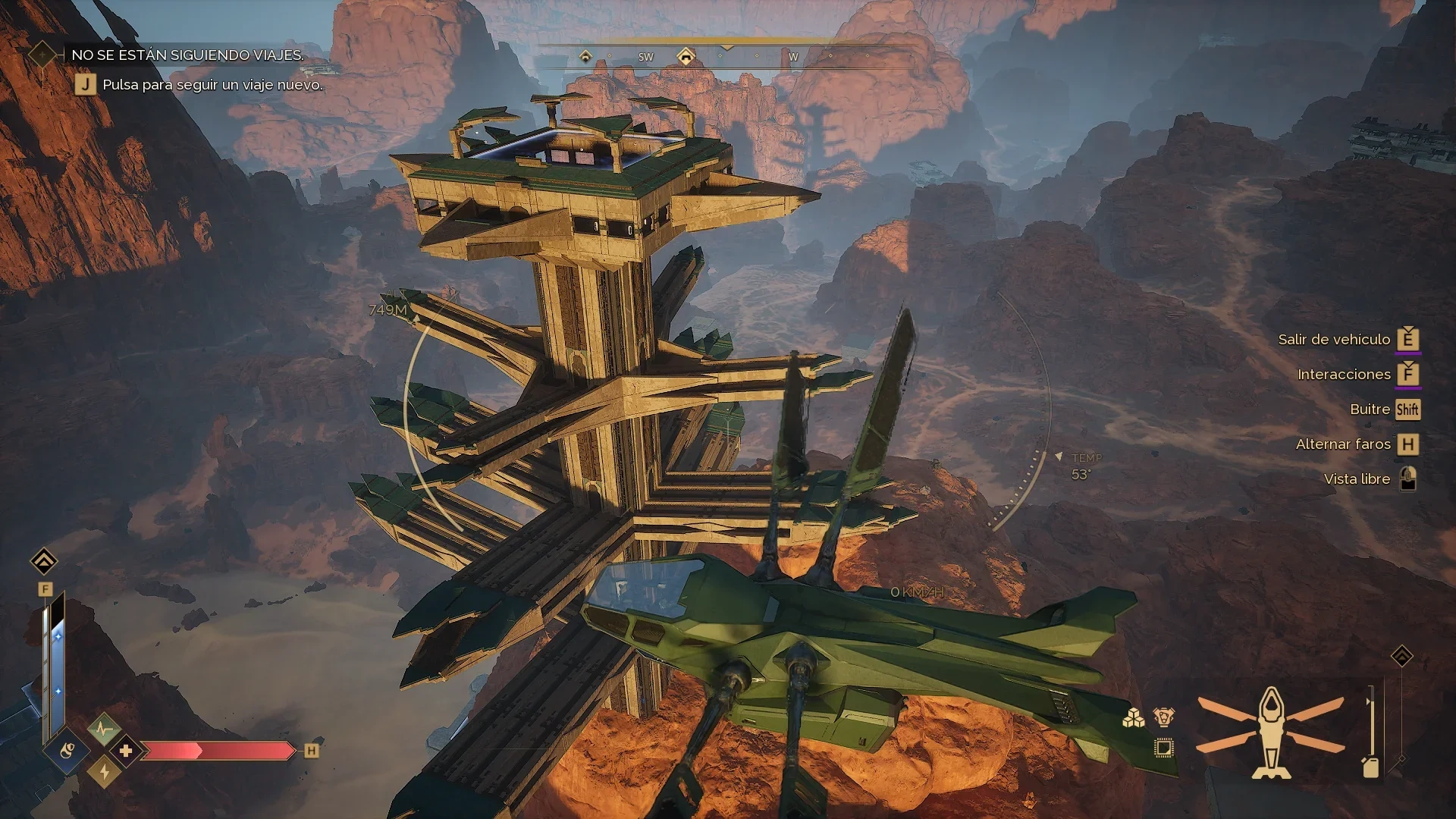The width and height of the screenshot is (1456, 819).
Task: Click the vehicle engine module icon
Action: pos(1164,717)
